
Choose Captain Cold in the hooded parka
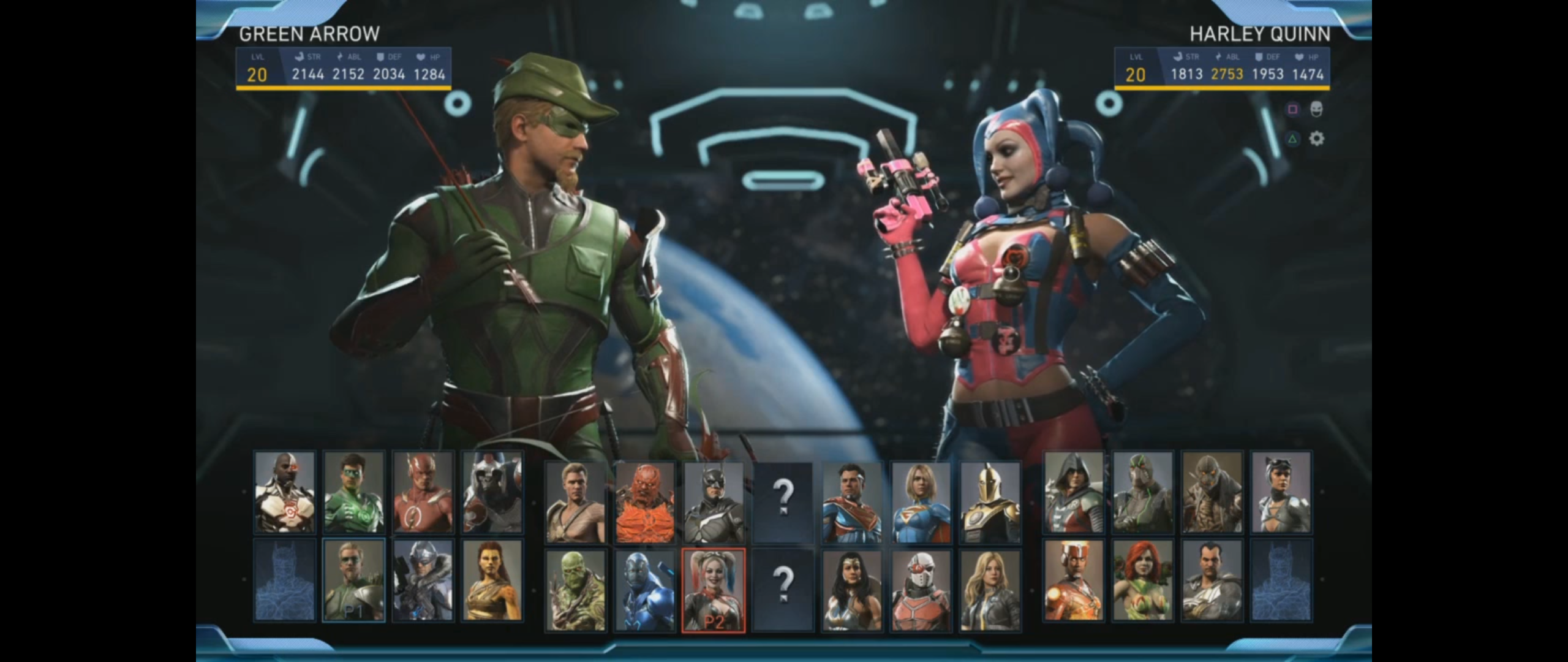[x=423, y=580]
